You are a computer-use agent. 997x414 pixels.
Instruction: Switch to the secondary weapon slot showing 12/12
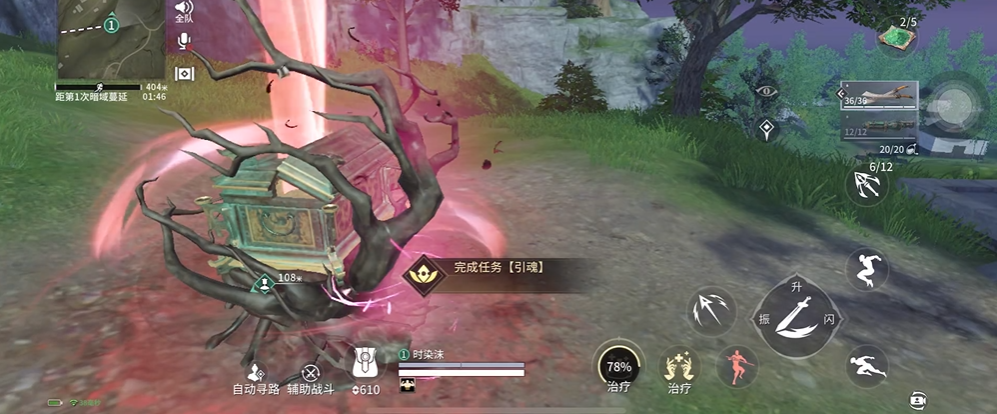880,126
